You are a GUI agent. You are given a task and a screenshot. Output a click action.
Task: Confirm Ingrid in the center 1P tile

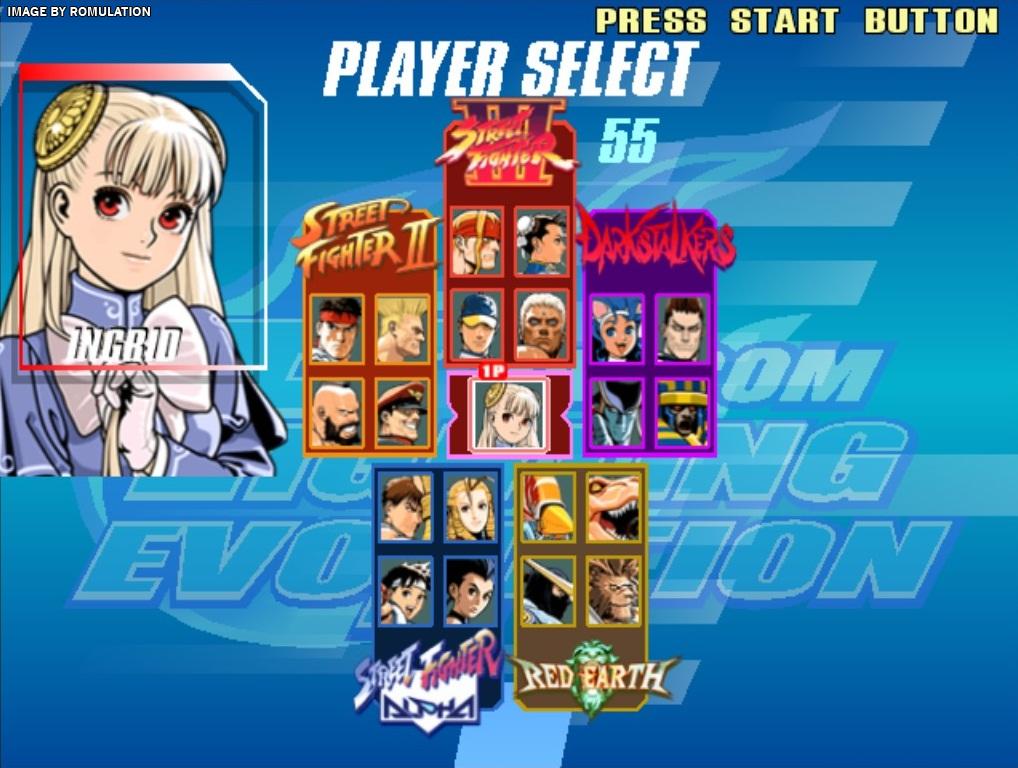[510, 413]
